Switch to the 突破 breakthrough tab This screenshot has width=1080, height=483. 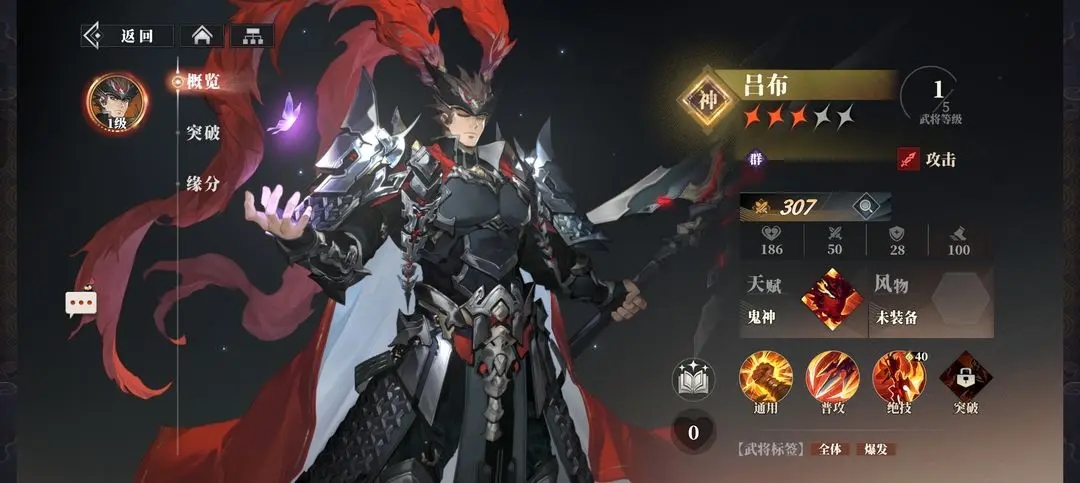pos(202,133)
